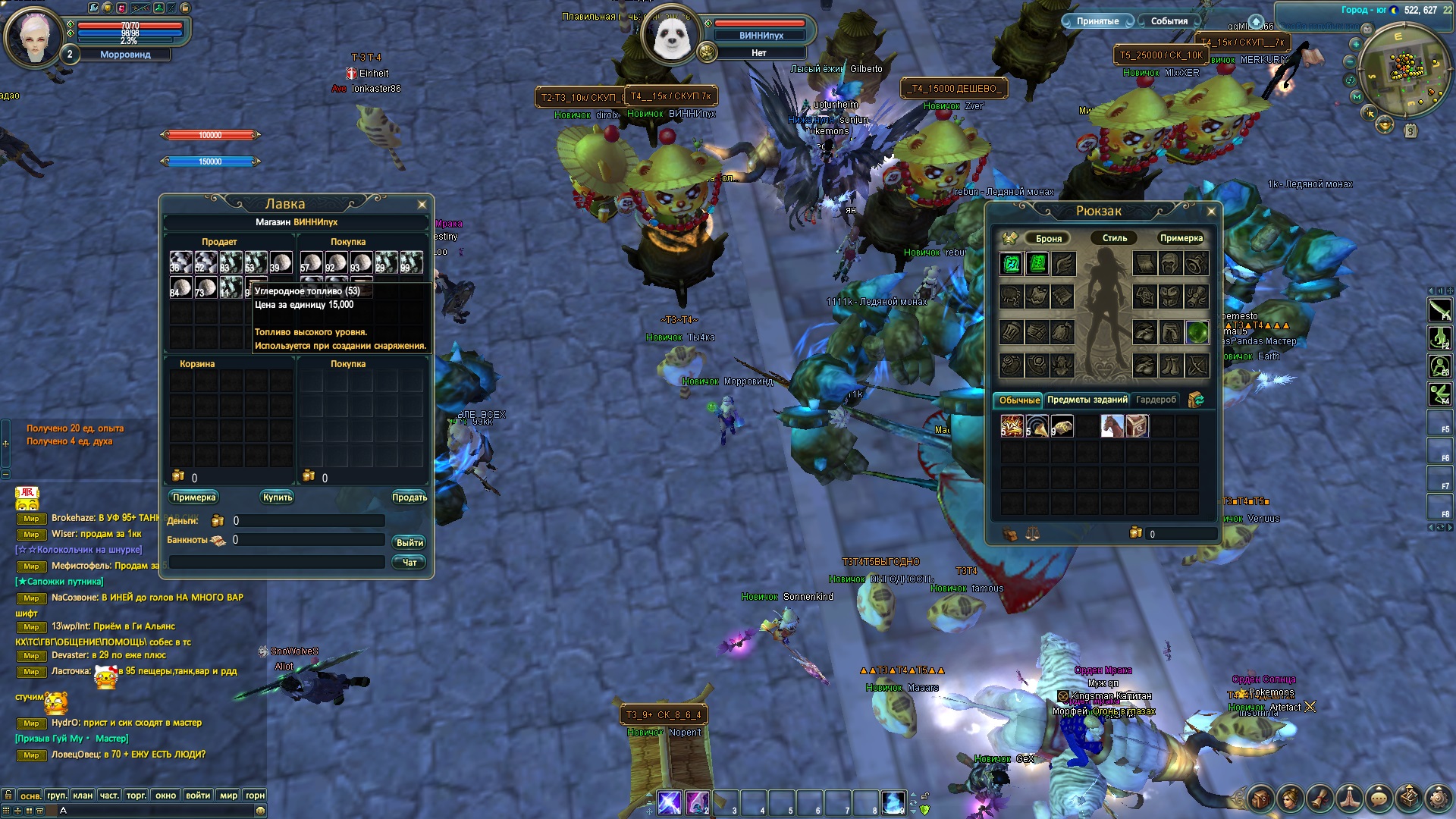
Task: Select the horse mount item in the backpack
Action: [1112, 426]
